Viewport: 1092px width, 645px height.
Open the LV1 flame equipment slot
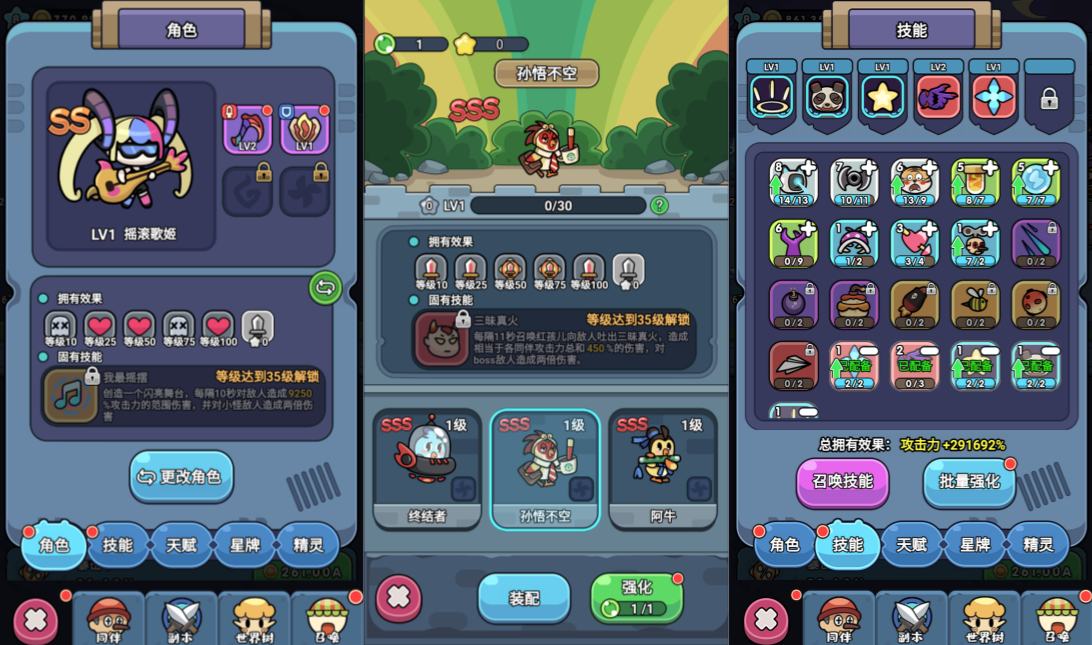coord(305,130)
